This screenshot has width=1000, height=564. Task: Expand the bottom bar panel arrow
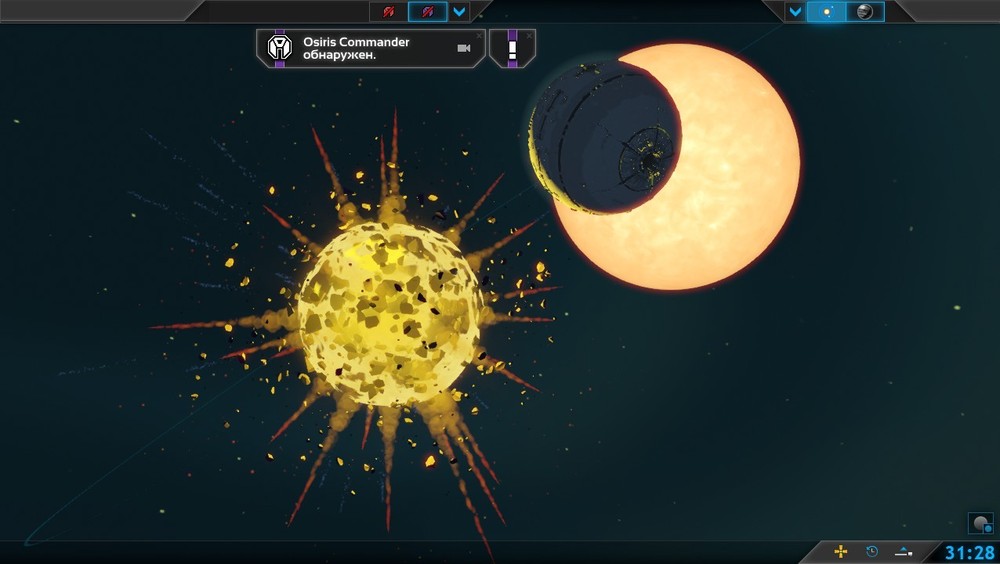904,551
